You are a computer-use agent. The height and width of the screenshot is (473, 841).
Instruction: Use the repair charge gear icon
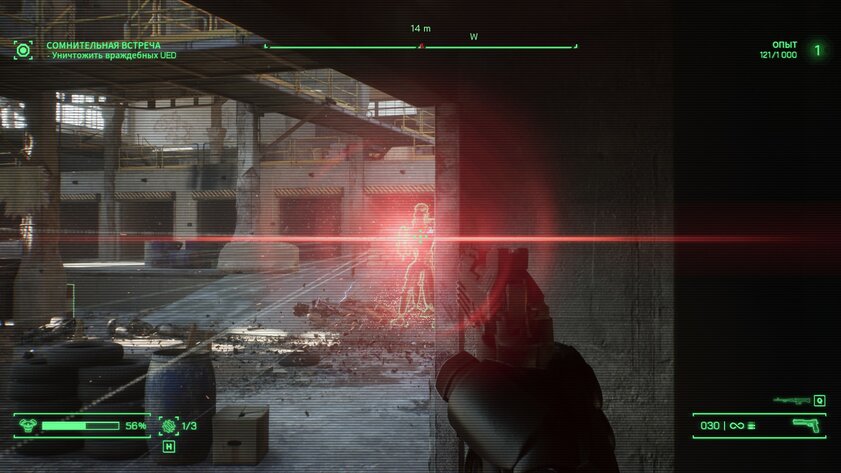pos(168,425)
